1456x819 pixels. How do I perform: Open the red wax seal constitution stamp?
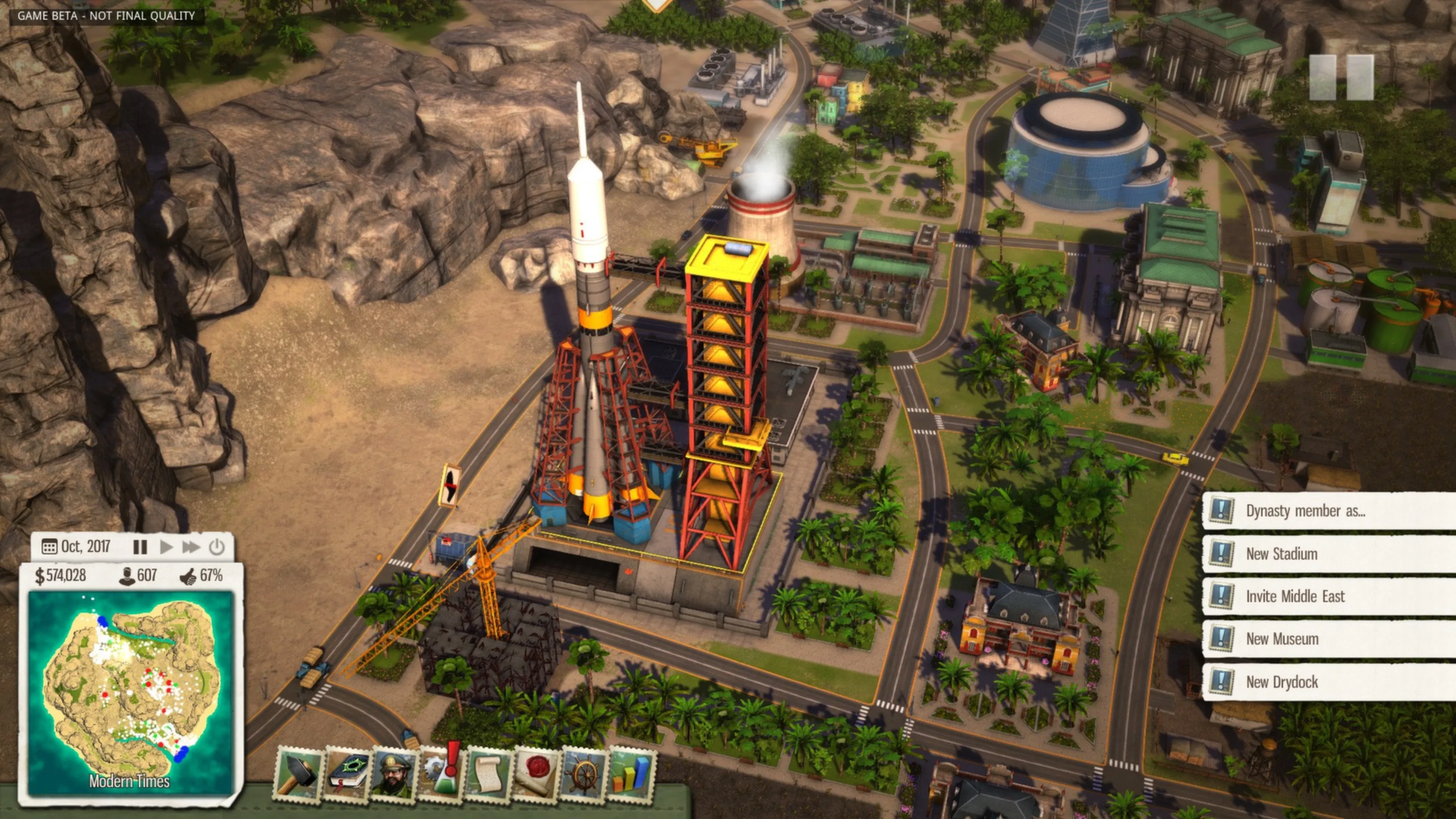coord(536,774)
